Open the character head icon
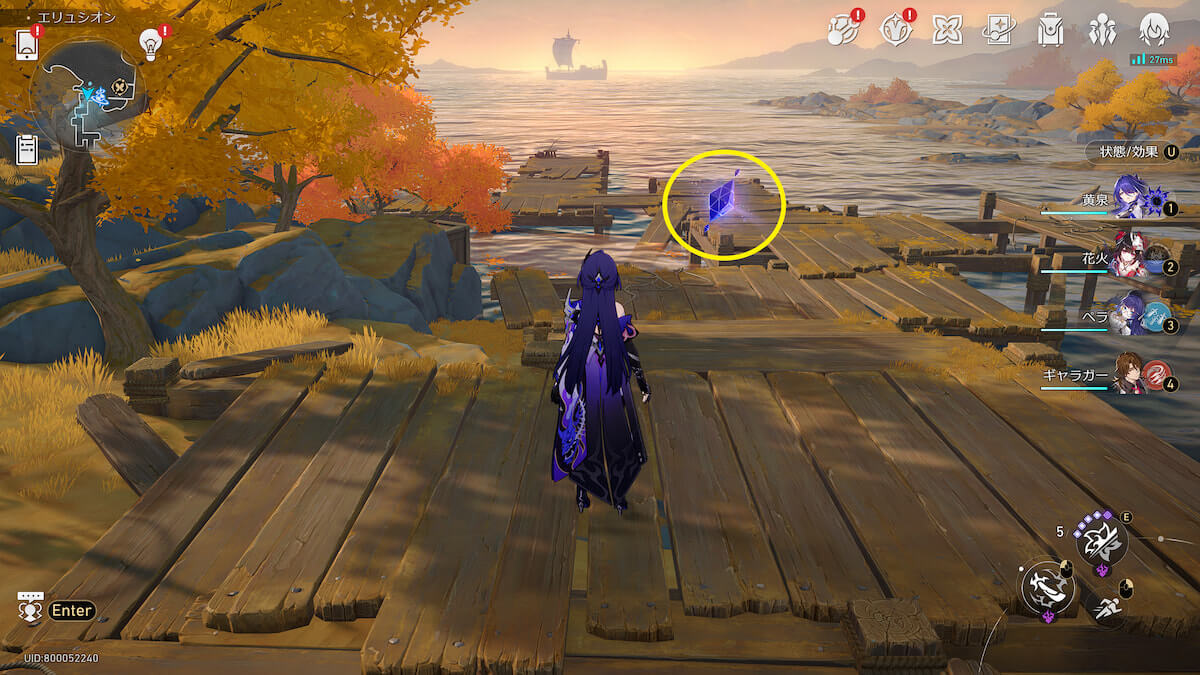 coord(1155,30)
